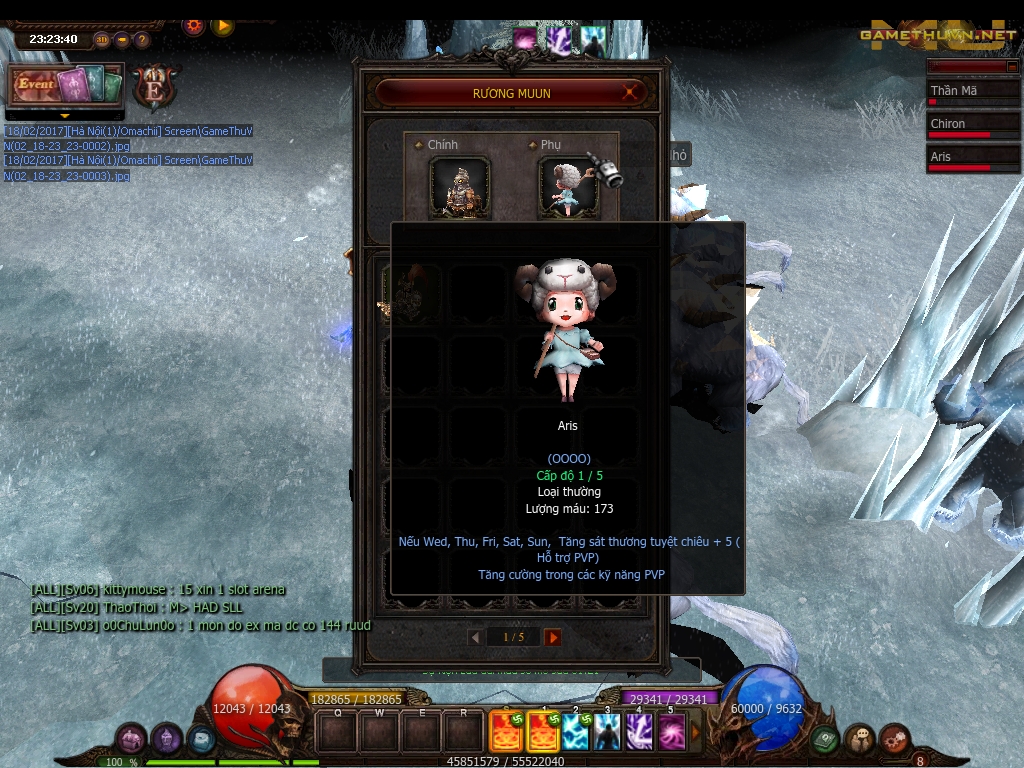
Task: Activate the dark figure skill in slot 3
Action: coord(608,732)
